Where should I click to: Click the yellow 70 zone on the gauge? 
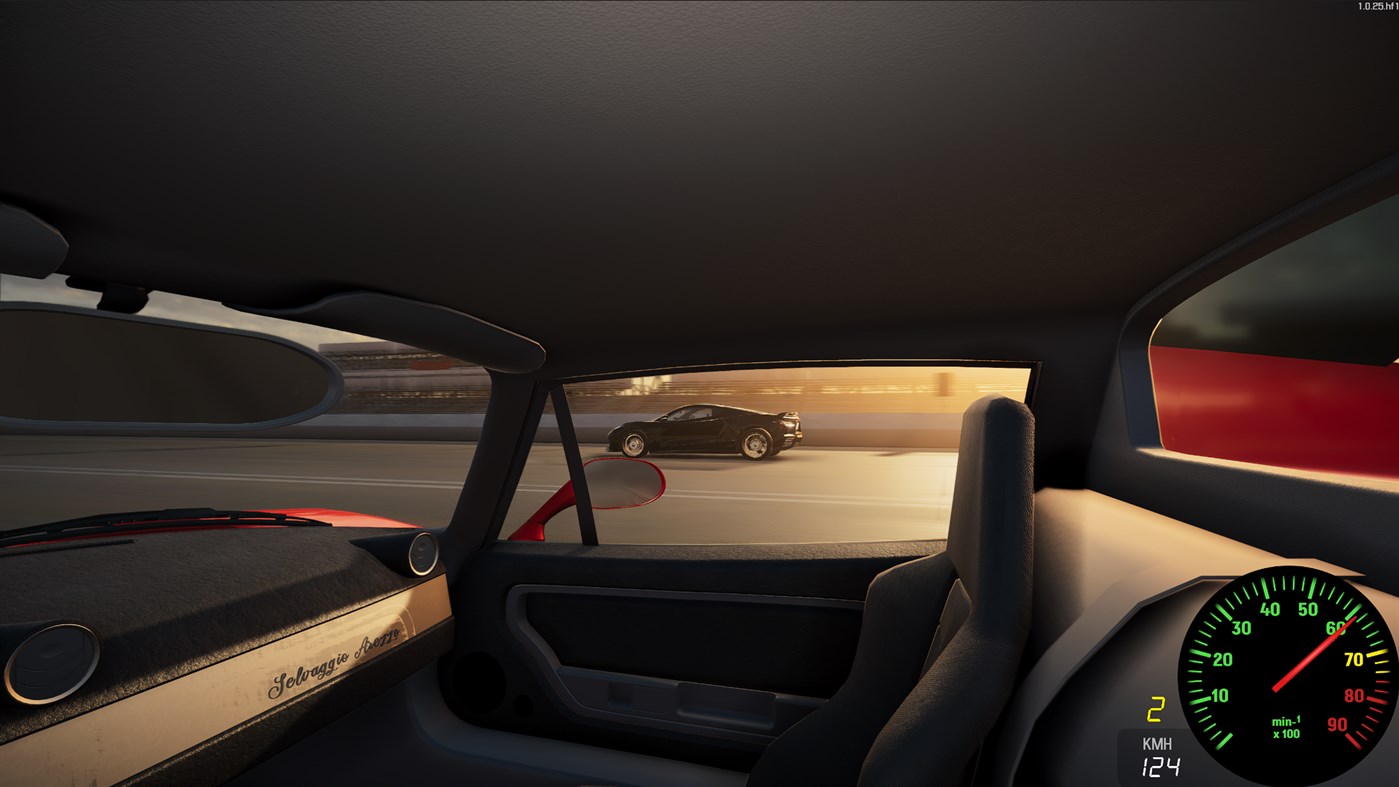[x=1353, y=659]
